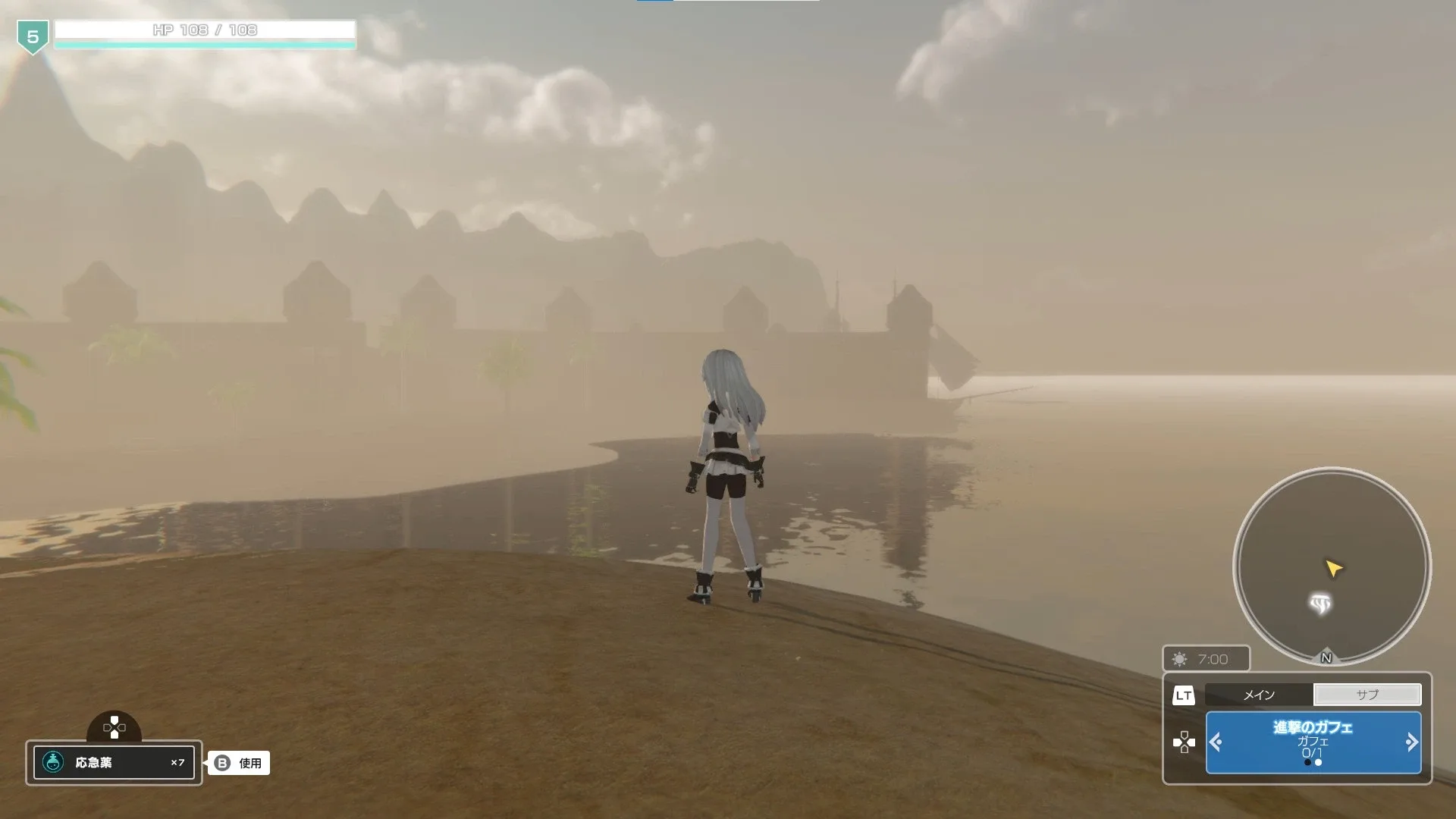
Task: Open the 進撃のガフェ quest card
Action: tap(1313, 730)
